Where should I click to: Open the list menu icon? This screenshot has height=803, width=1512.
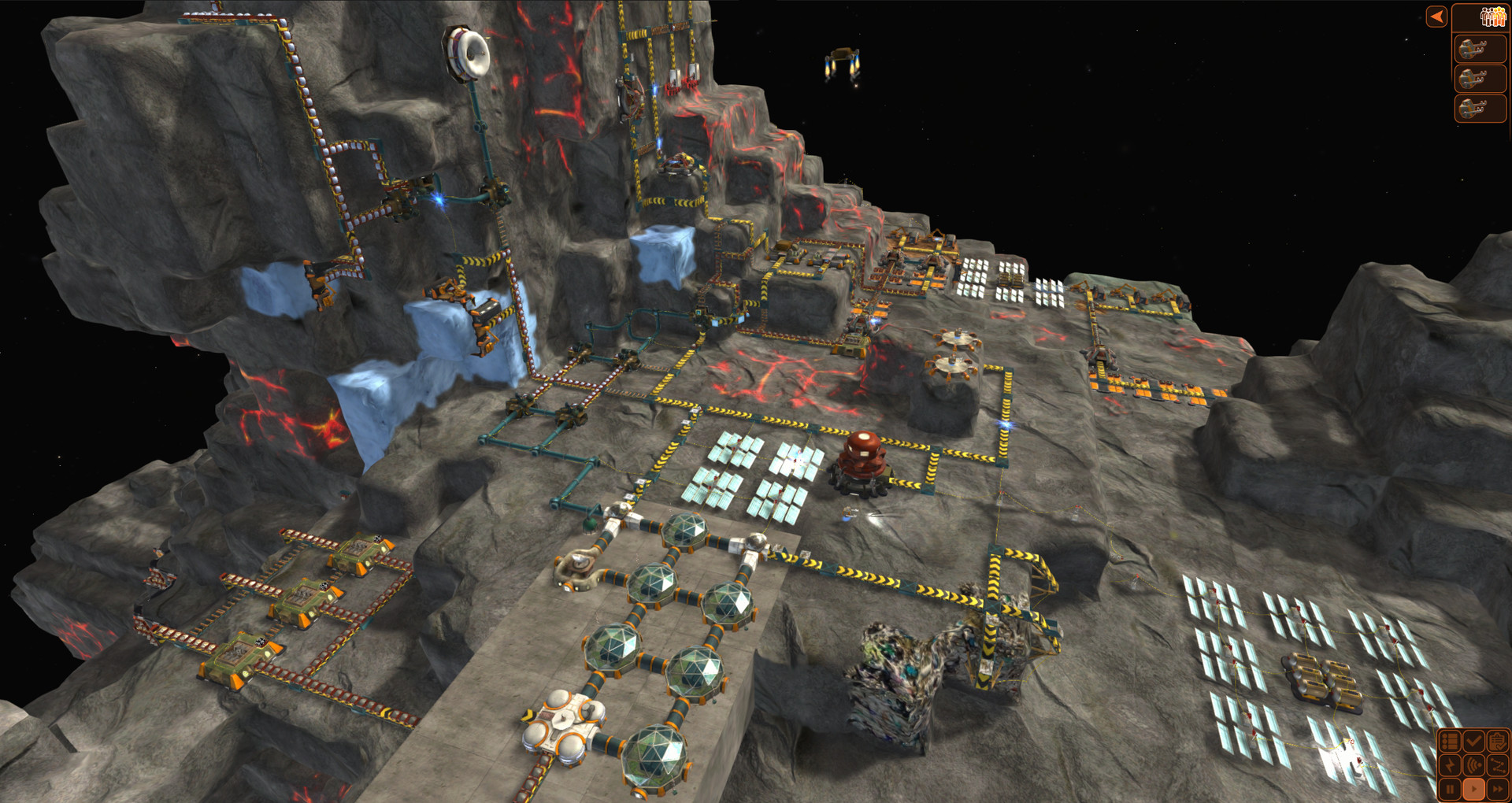[1450, 741]
